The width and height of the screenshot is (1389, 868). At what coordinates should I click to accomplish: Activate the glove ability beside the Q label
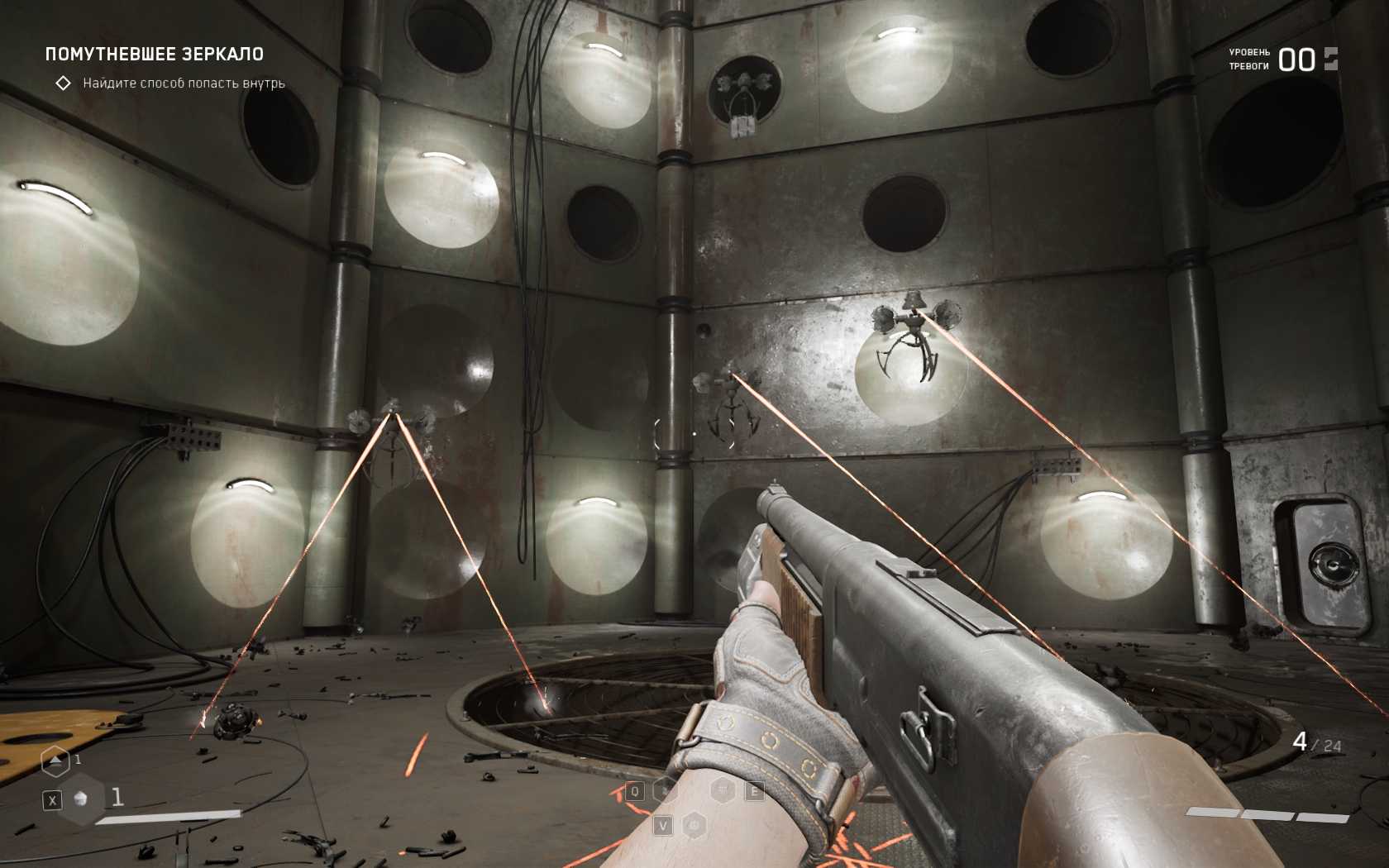tap(664, 791)
